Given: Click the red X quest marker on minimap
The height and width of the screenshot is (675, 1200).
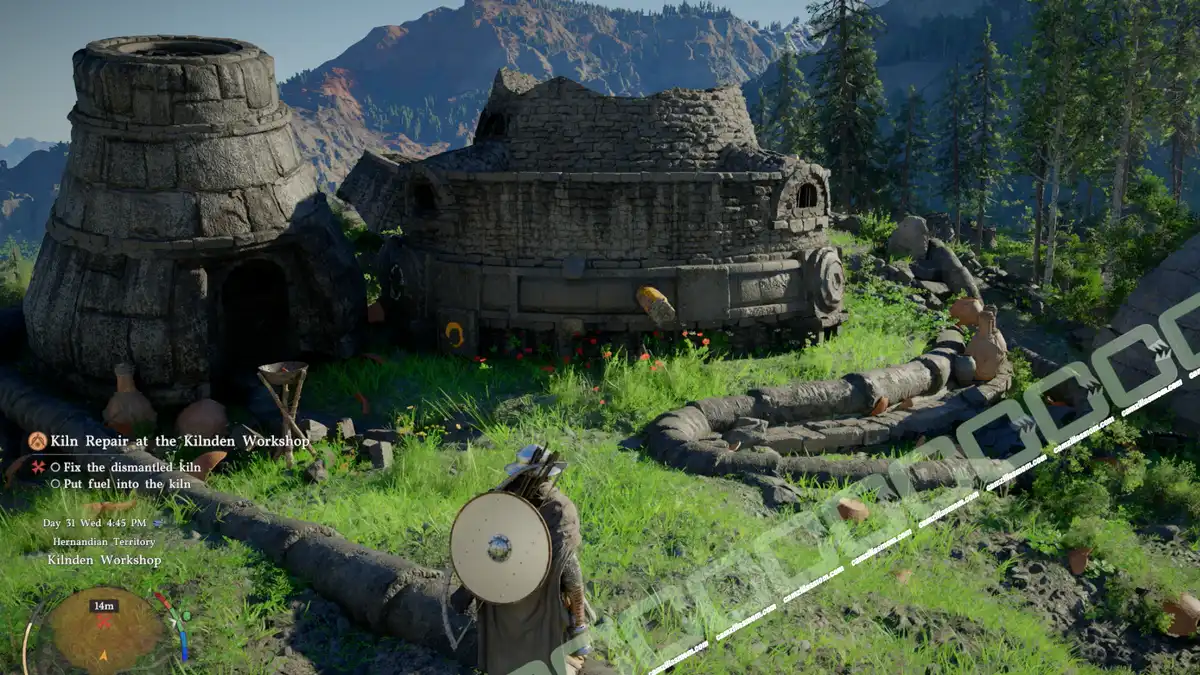Looking at the screenshot, I should 103,622.
